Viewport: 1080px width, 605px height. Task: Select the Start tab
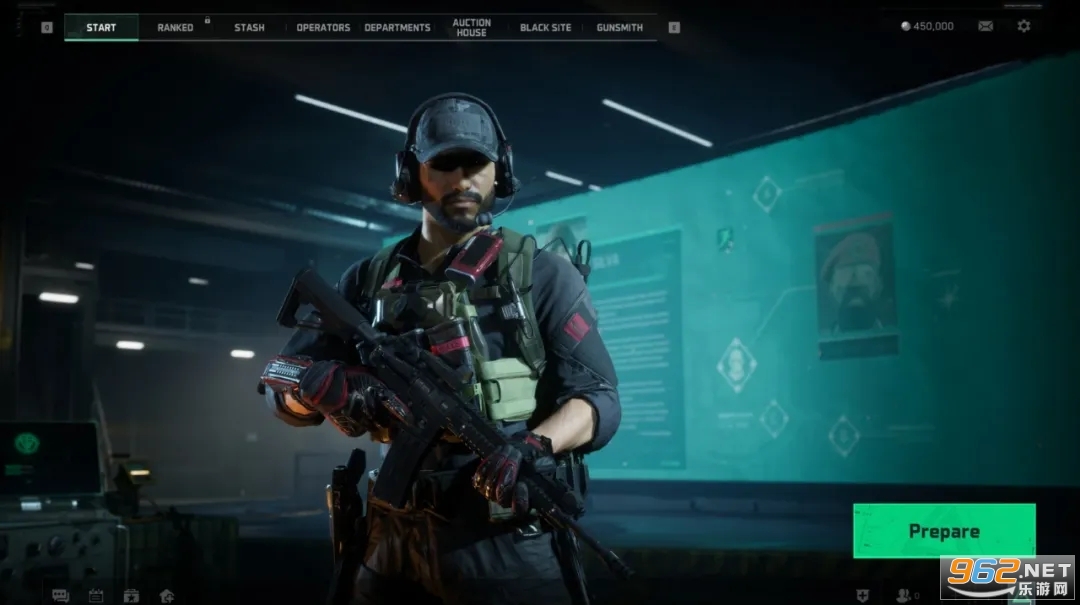click(x=101, y=27)
